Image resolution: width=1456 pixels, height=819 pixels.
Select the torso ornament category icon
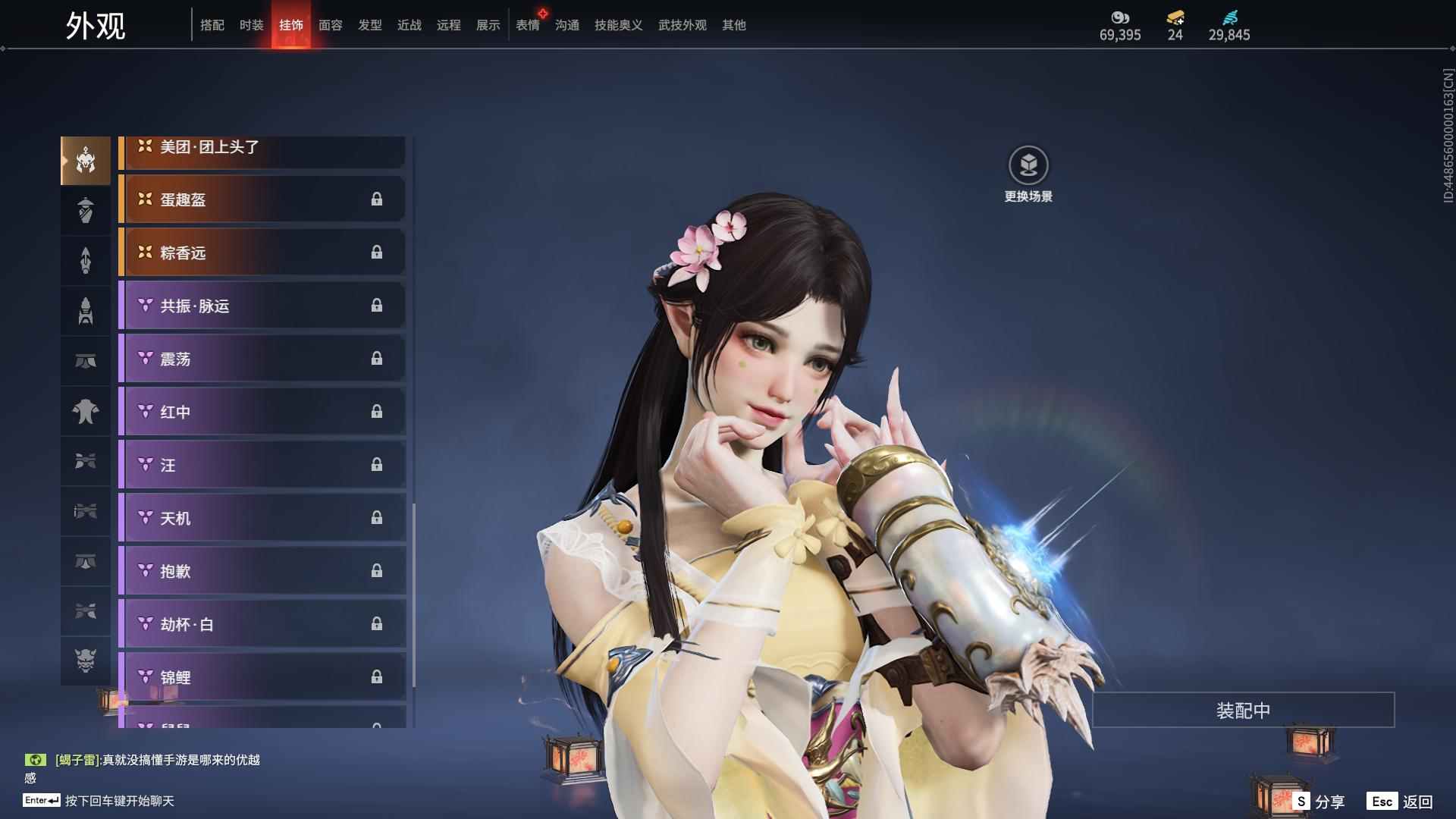(x=85, y=410)
